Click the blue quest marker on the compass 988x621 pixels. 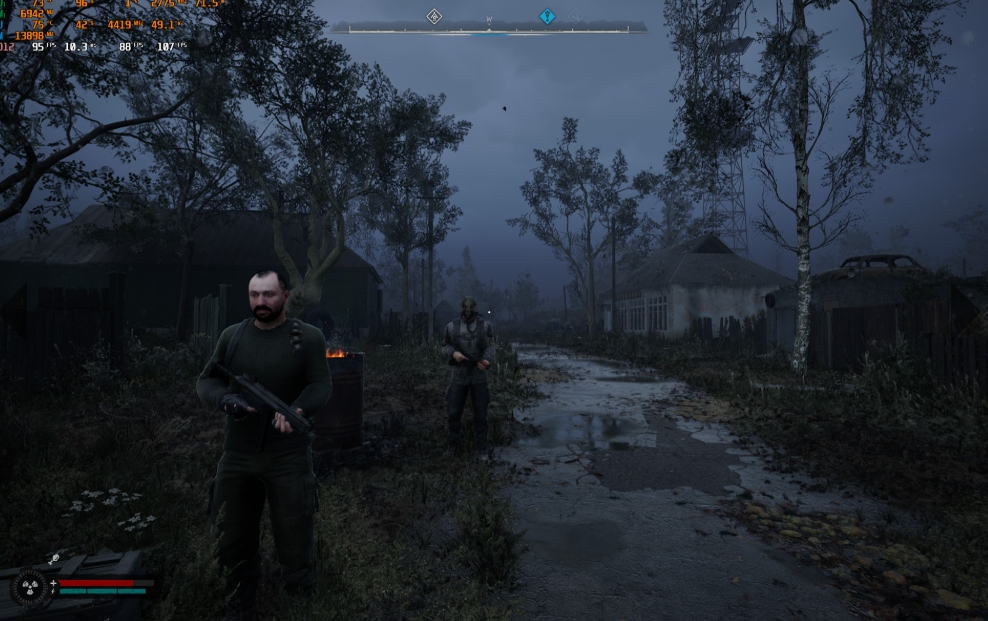click(x=547, y=16)
